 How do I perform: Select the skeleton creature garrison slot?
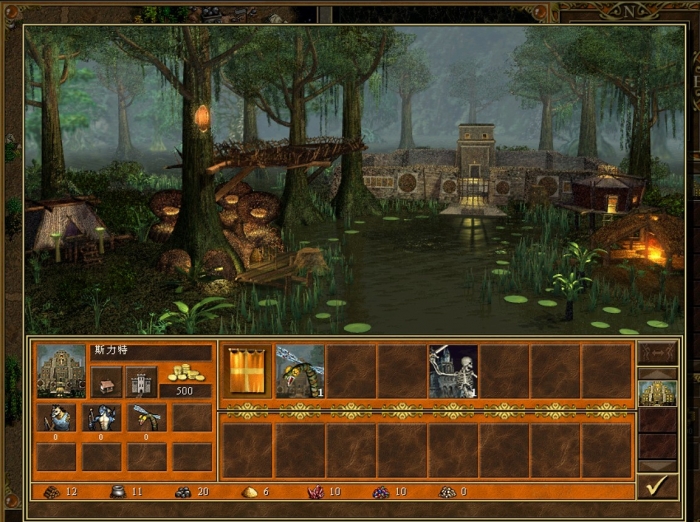pos(453,371)
